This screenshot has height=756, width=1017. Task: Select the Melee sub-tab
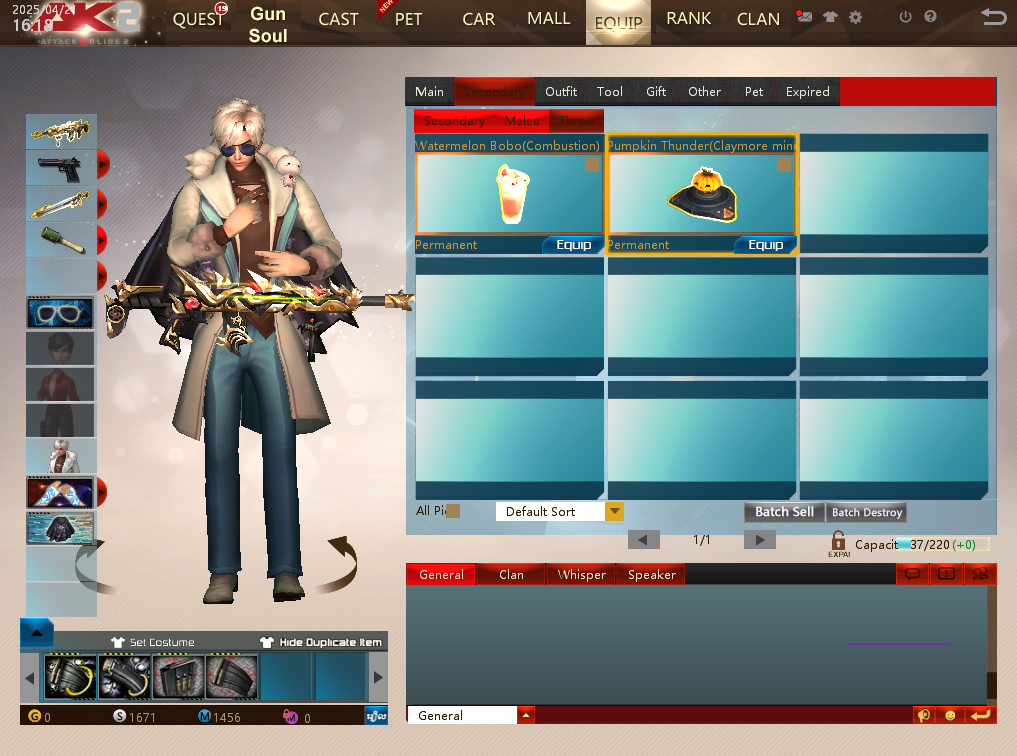[x=522, y=121]
